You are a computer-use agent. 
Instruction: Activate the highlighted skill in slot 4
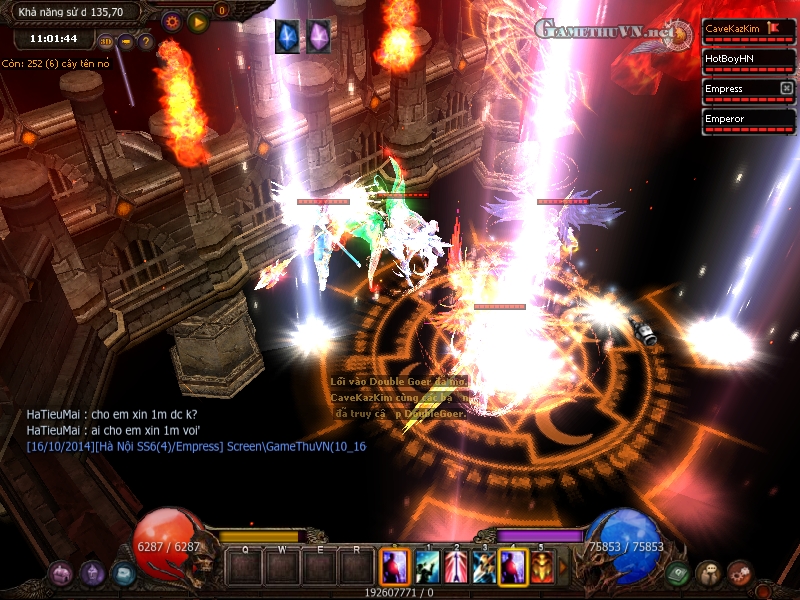[x=513, y=567]
